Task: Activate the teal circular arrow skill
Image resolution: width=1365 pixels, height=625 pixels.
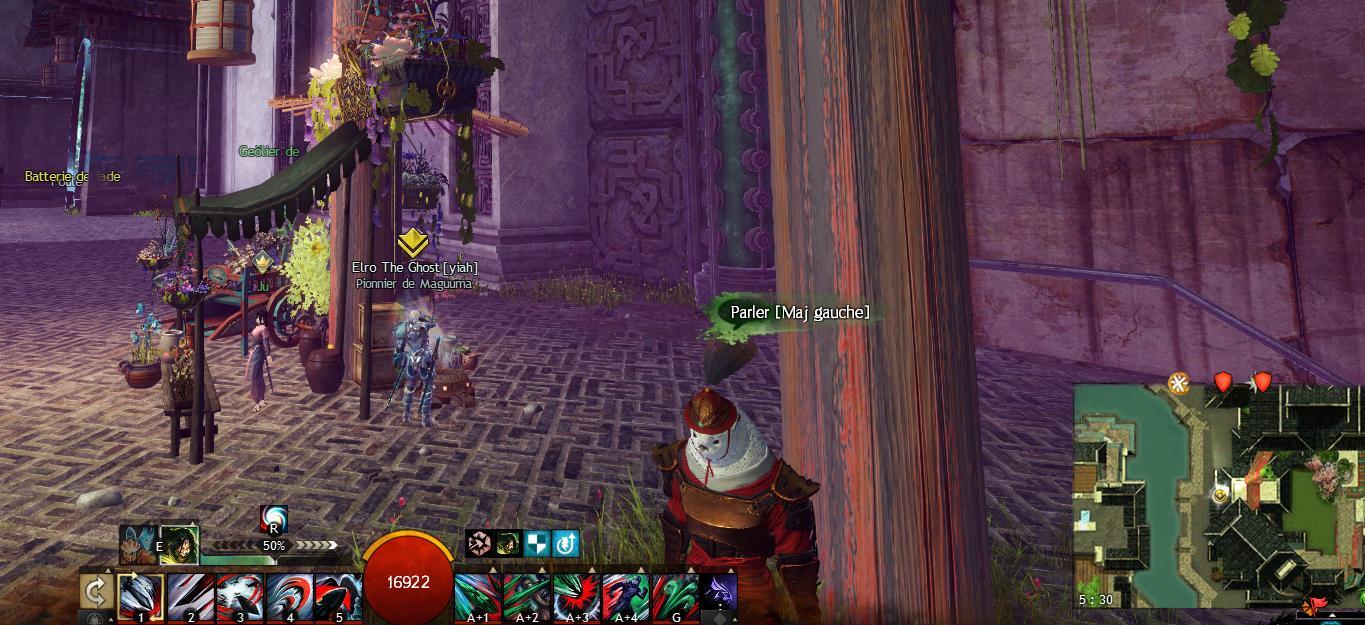Action: tap(566, 543)
